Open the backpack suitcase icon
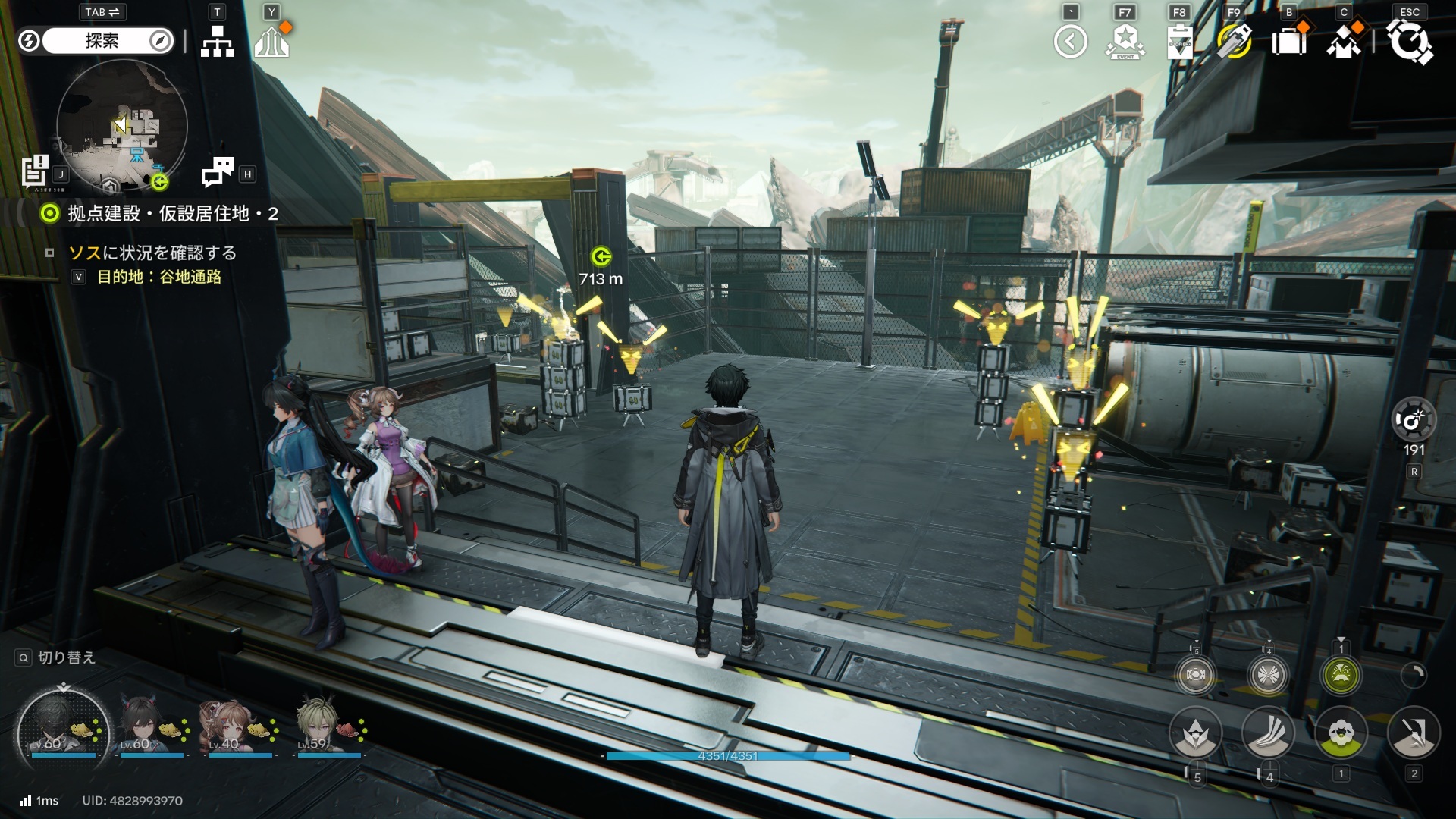1456x819 pixels. [x=1288, y=42]
